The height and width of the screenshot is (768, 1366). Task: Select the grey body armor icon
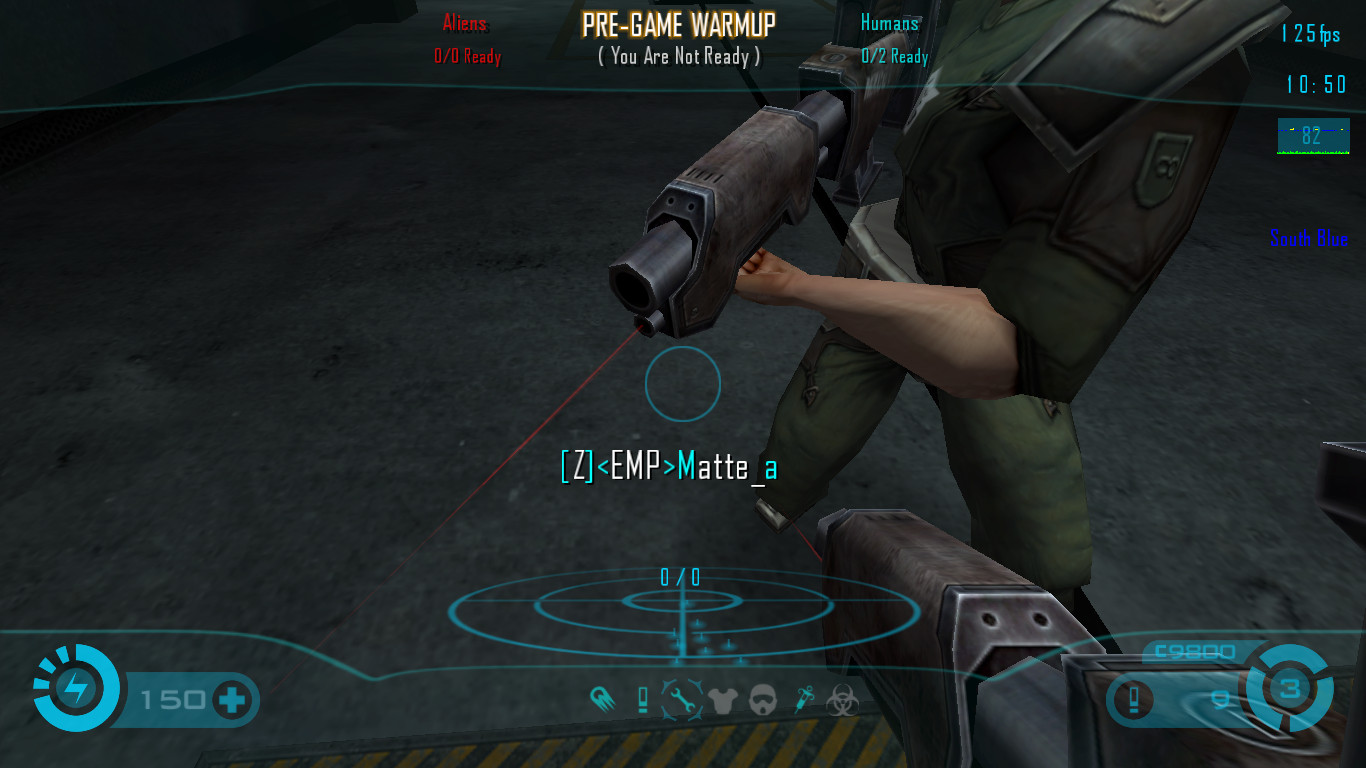(x=722, y=699)
